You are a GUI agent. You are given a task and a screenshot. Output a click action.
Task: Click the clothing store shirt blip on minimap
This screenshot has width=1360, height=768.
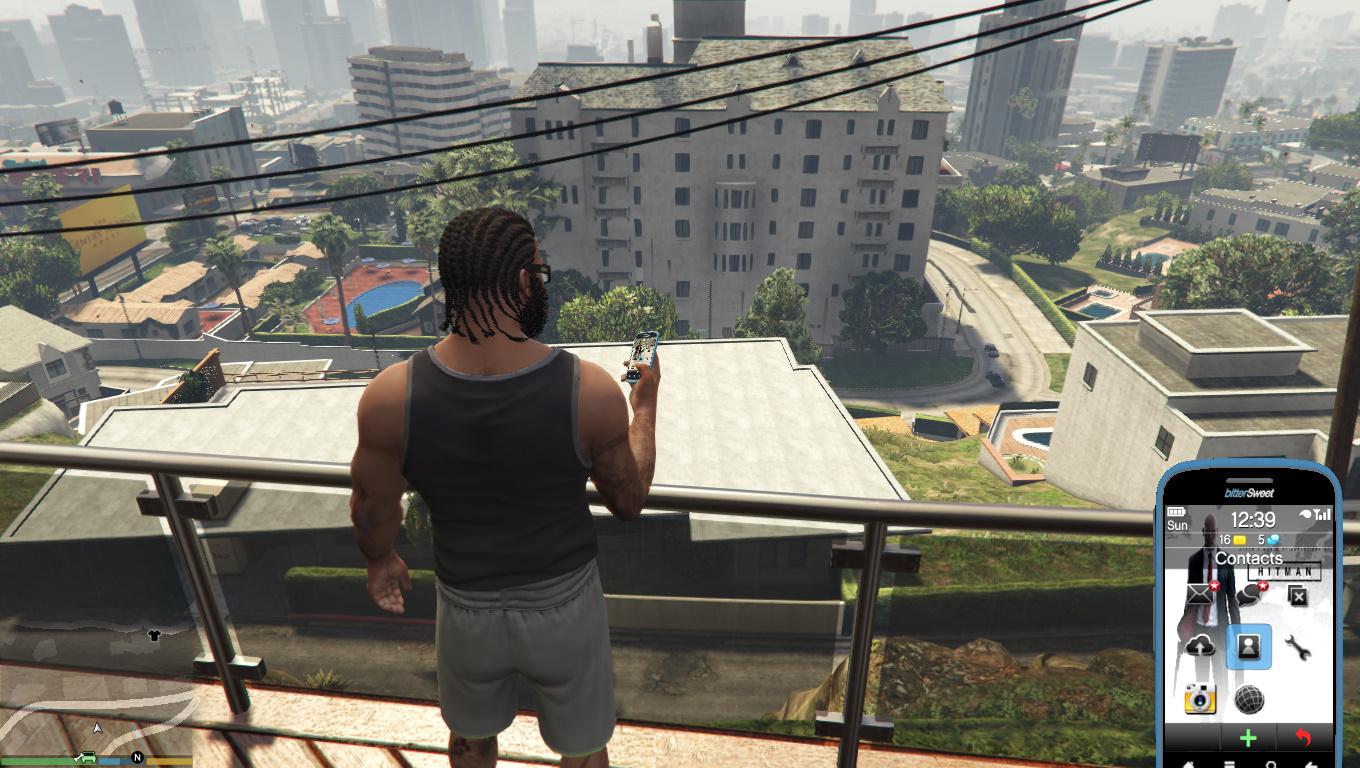(155, 635)
